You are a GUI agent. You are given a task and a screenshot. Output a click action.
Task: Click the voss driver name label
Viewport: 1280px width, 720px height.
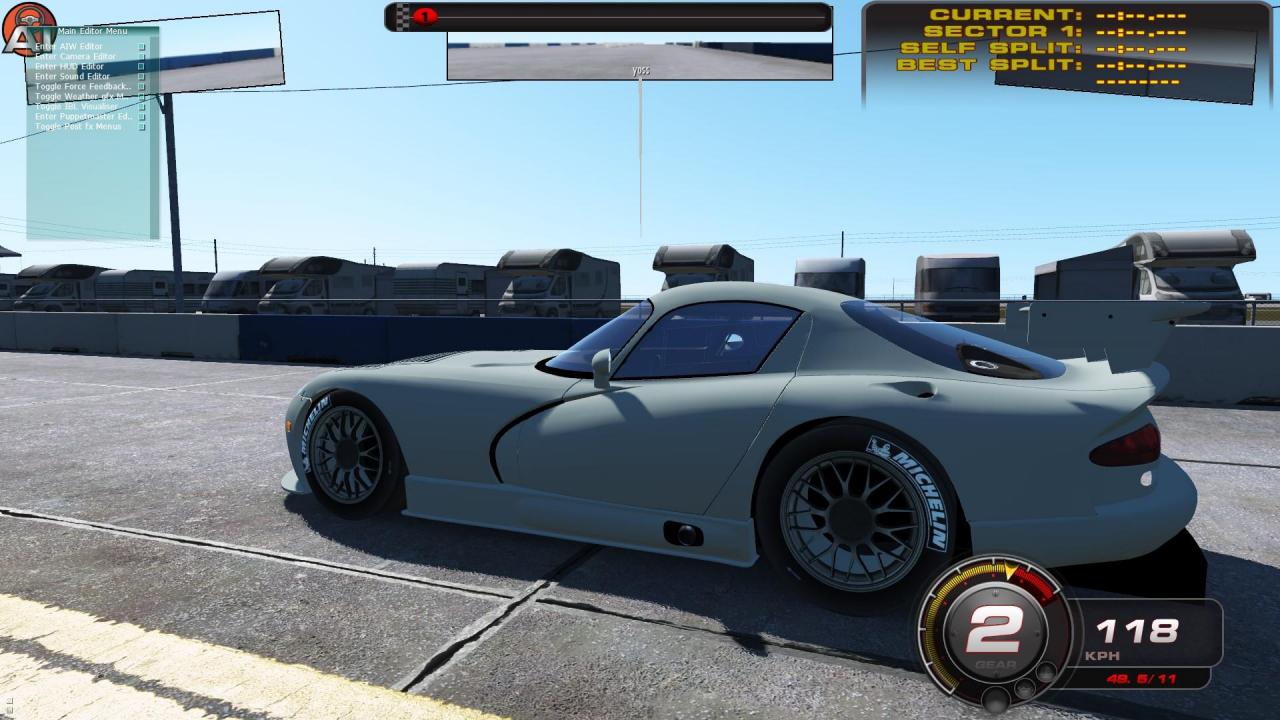pos(640,71)
